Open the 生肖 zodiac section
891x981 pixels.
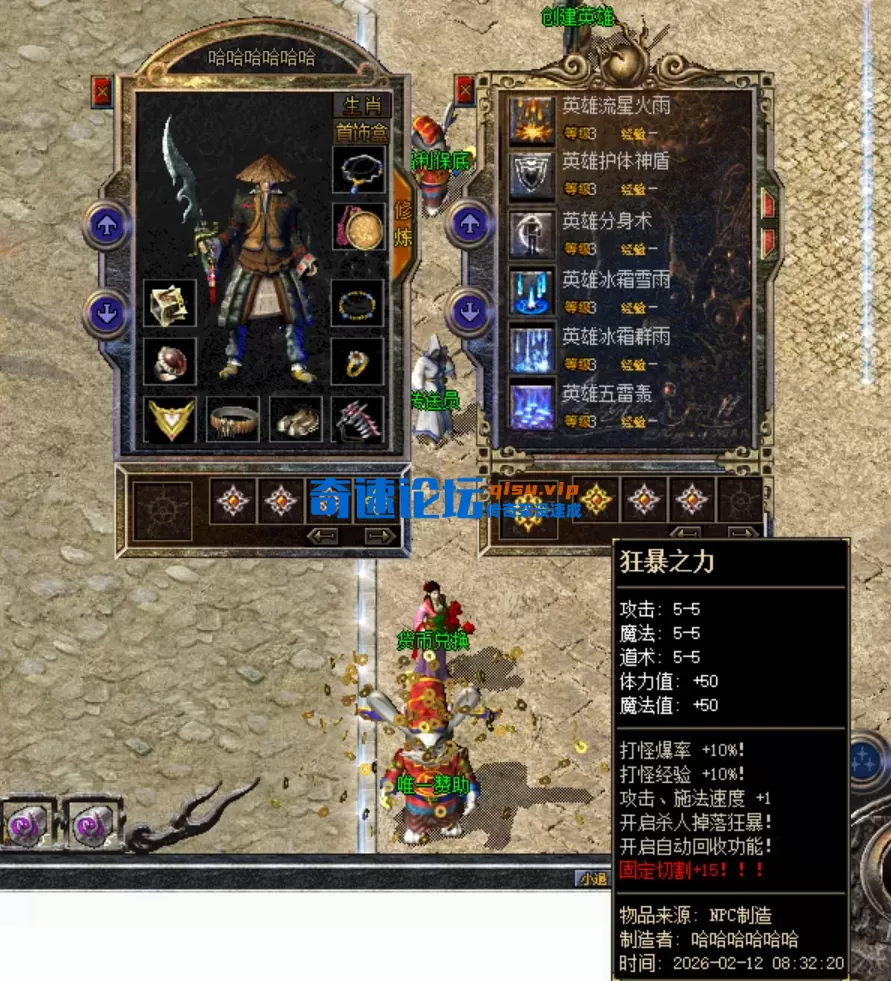(361, 106)
